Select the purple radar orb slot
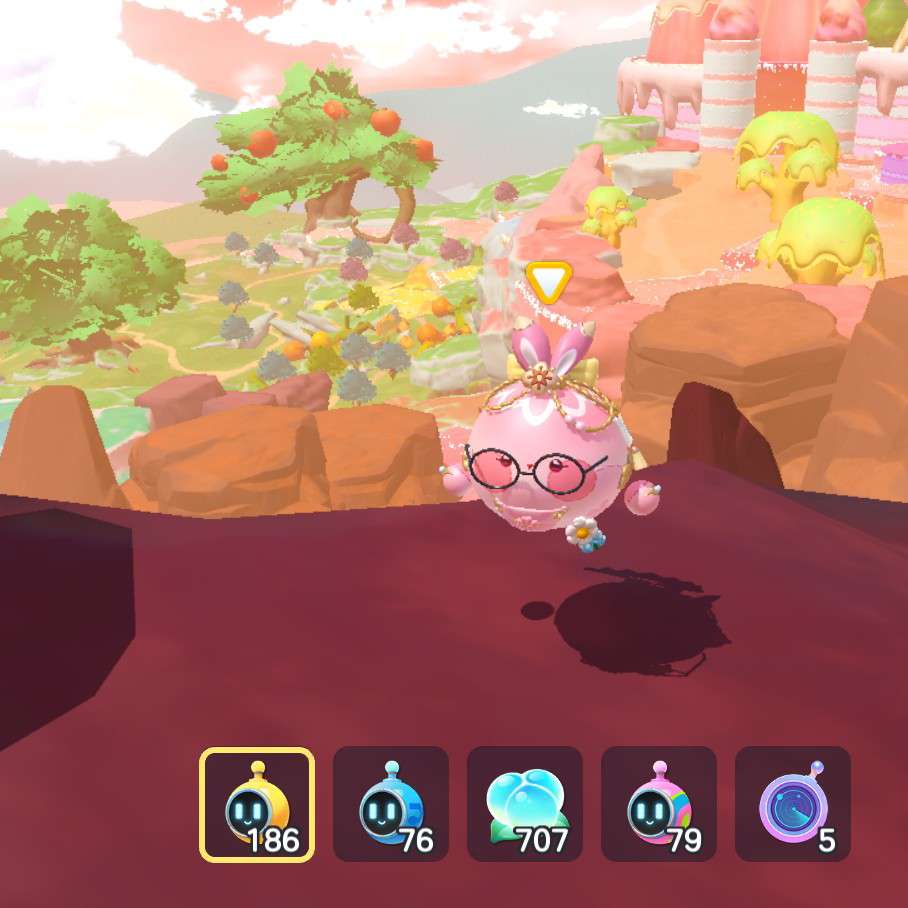The height and width of the screenshot is (908, 908). pyautogui.click(x=793, y=804)
